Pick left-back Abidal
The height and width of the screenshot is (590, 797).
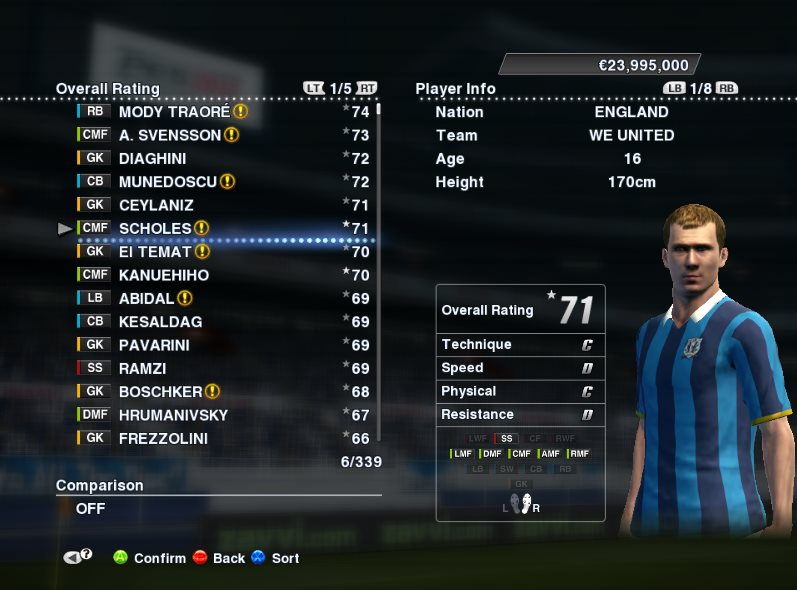pyautogui.click(x=146, y=298)
